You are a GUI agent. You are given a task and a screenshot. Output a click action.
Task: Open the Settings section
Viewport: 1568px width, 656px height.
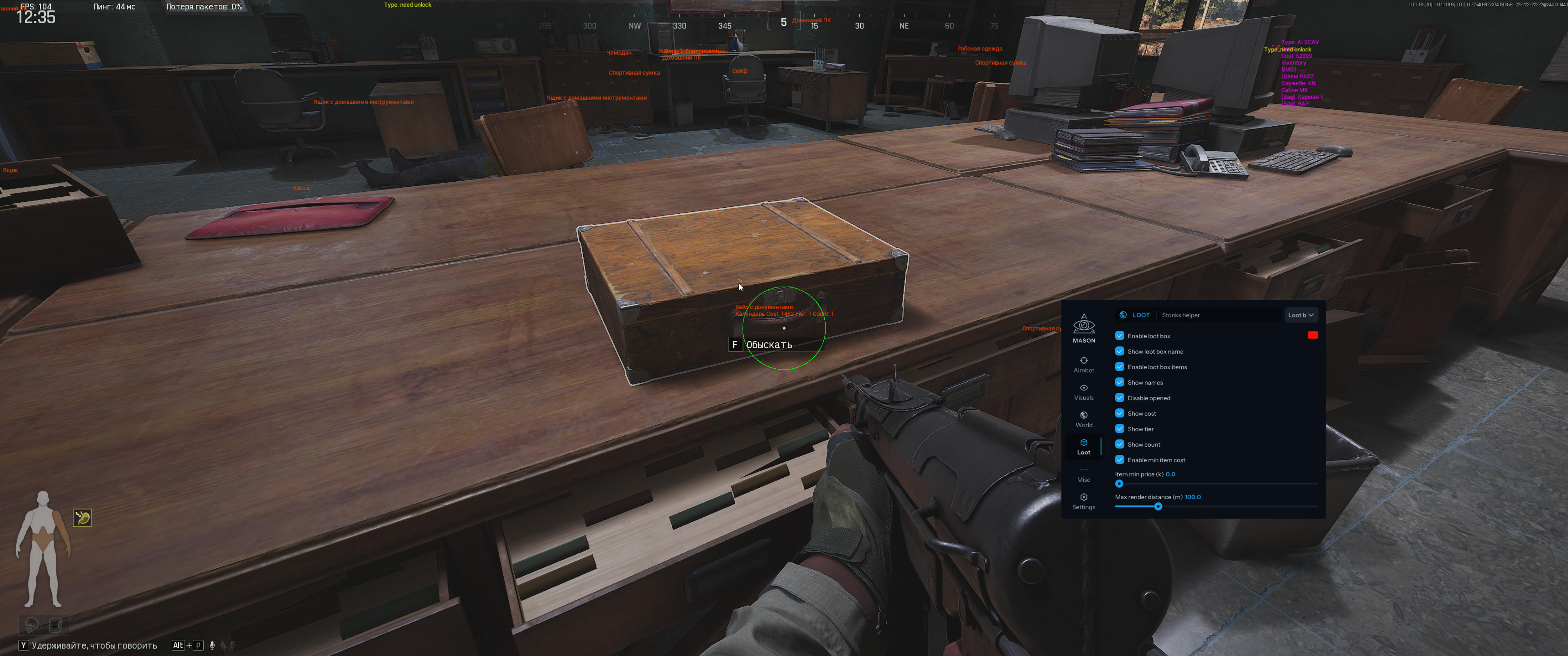coord(1084,497)
